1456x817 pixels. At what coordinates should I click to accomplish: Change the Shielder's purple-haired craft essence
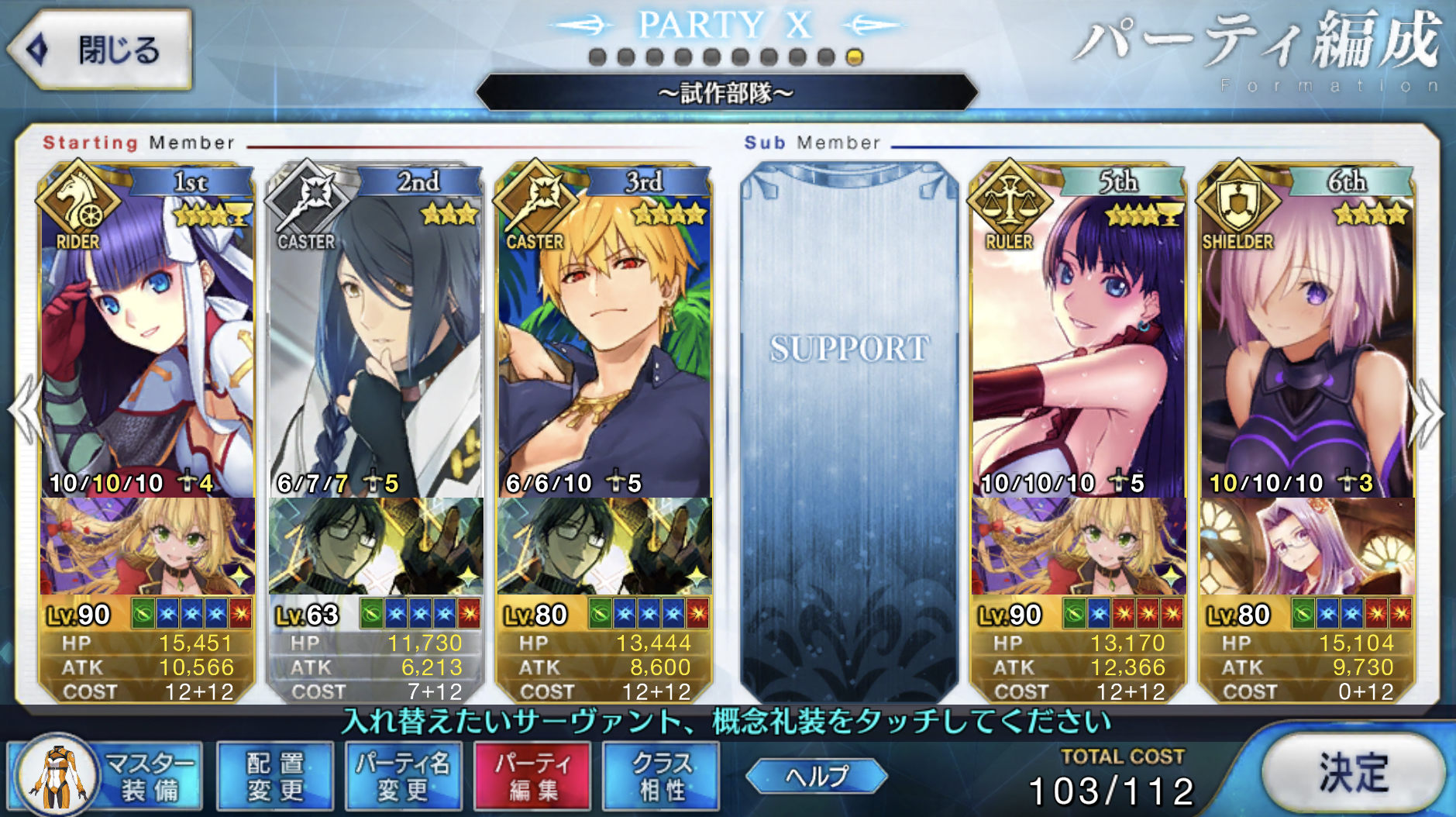click(1307, 546)
